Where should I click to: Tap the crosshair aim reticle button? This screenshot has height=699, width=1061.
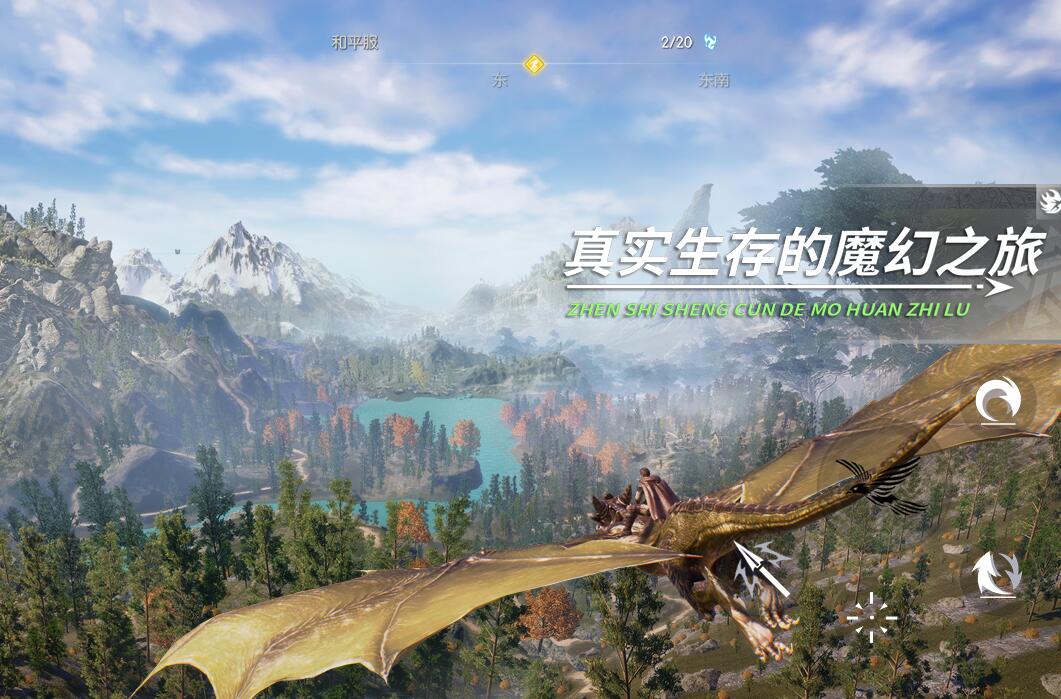(x=872, y=616)
